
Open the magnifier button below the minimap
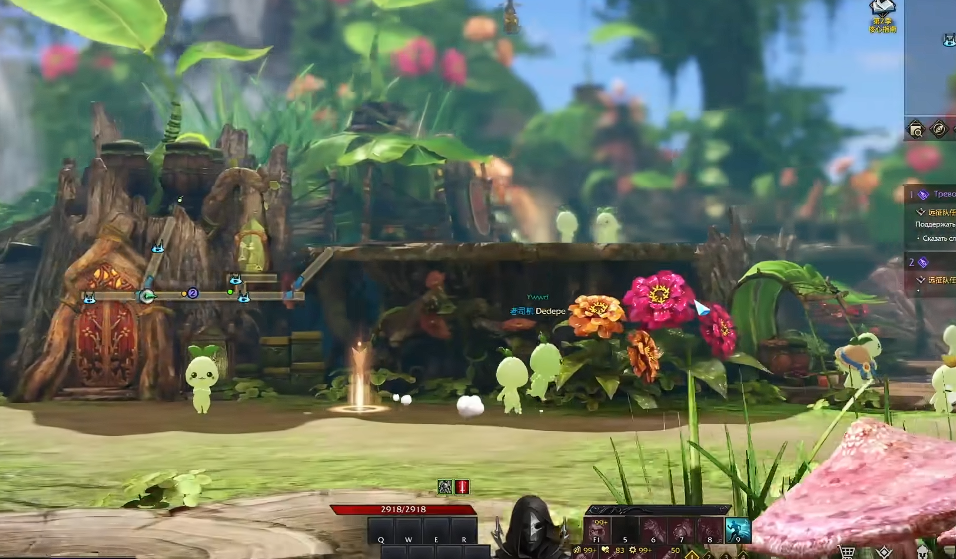(915, 129)
